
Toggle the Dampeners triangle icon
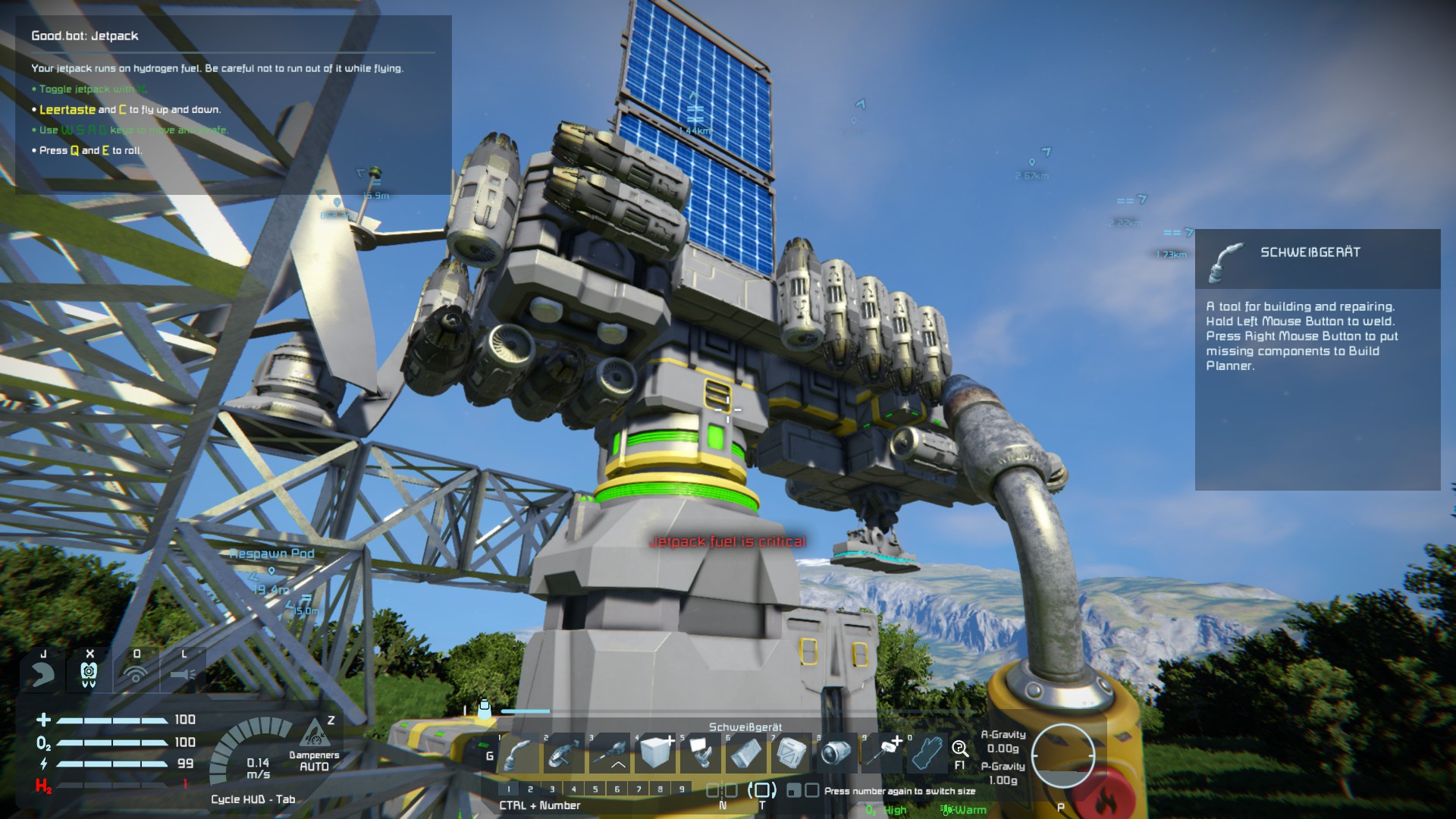[313, 734]
